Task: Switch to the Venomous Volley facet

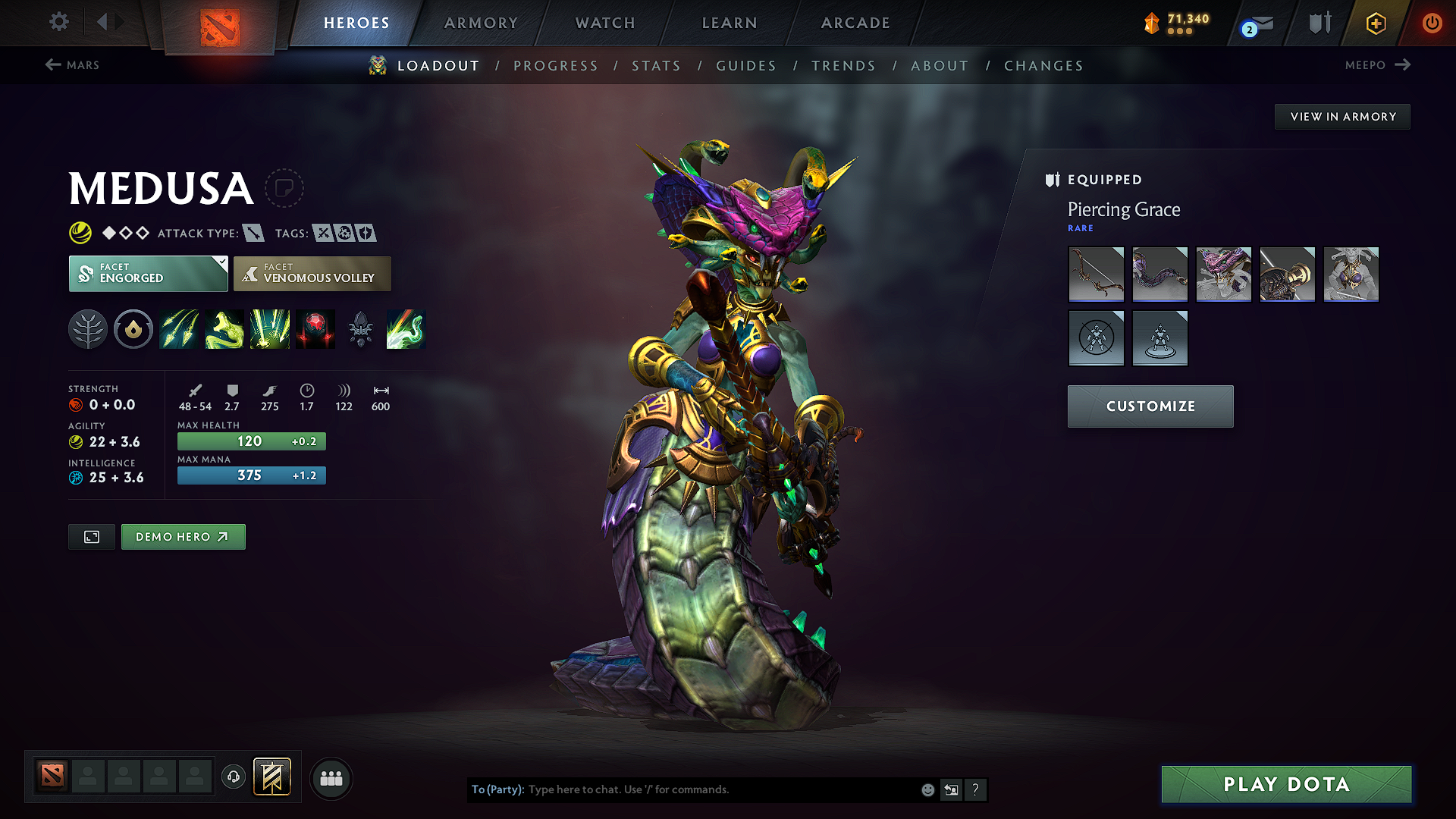Action: point(312,274)
